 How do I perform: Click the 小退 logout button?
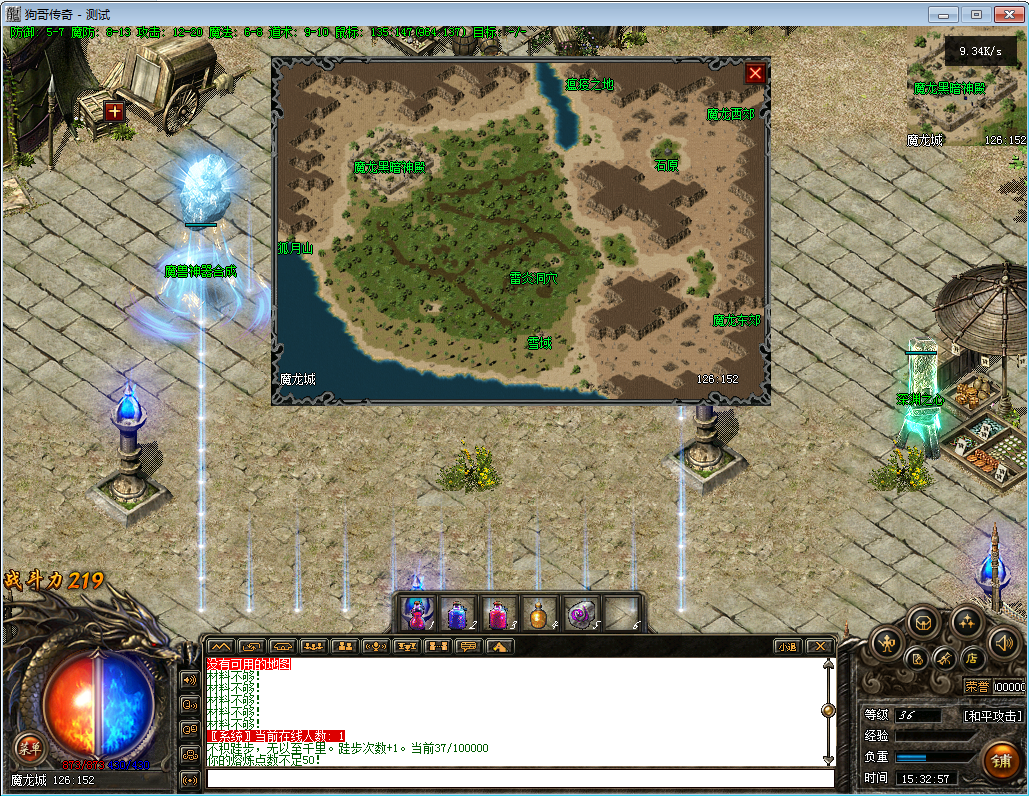pyautogui.click(x=788, y=646)
